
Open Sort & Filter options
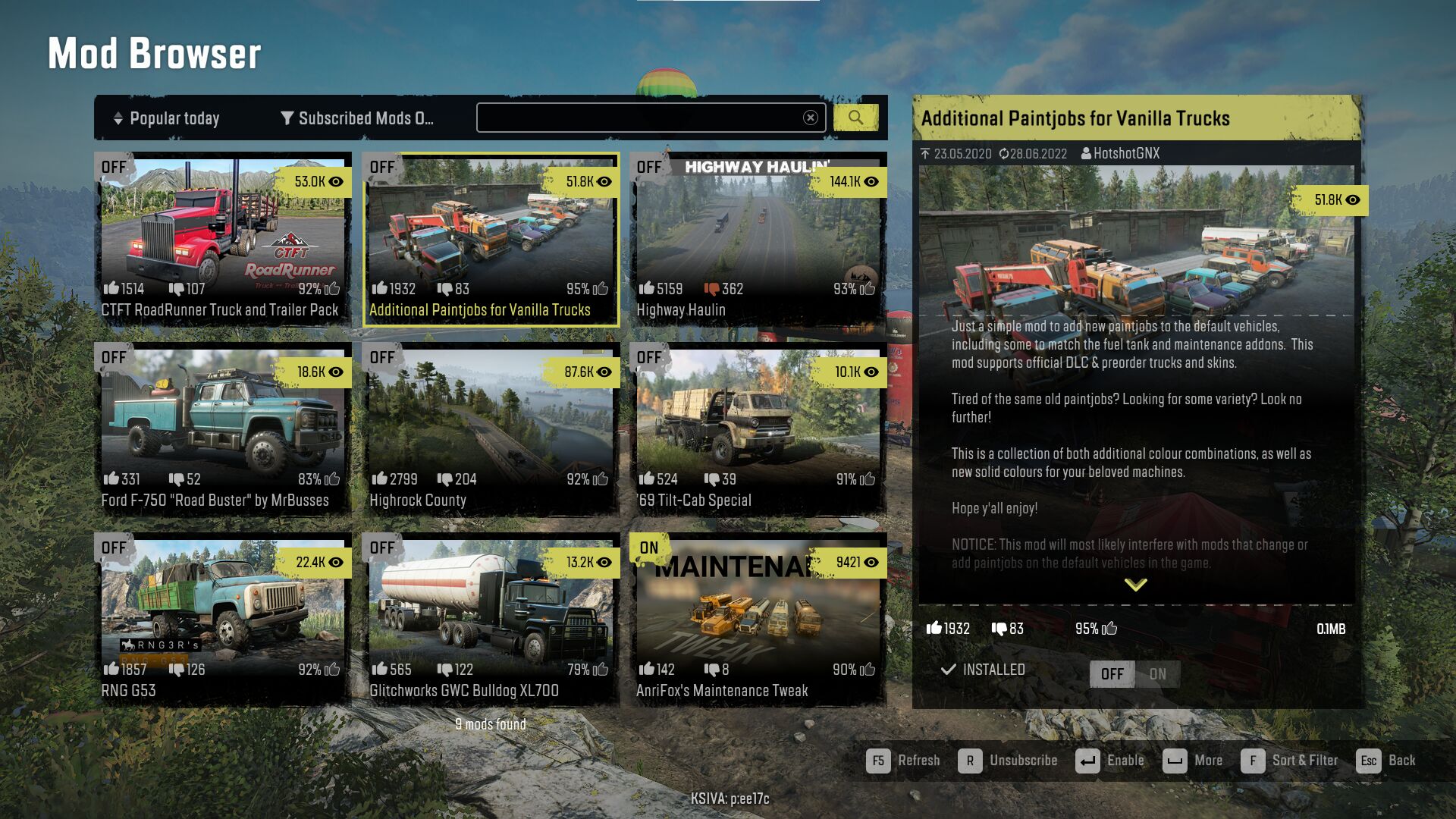pos(1289,761)
